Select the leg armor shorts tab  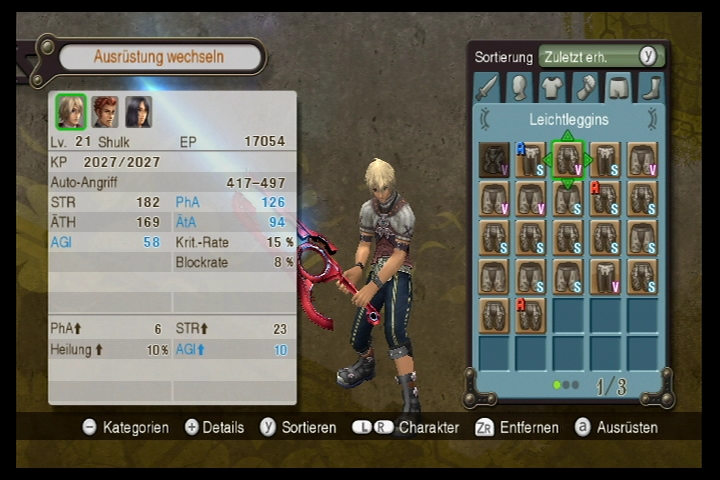tap(618, 88)
